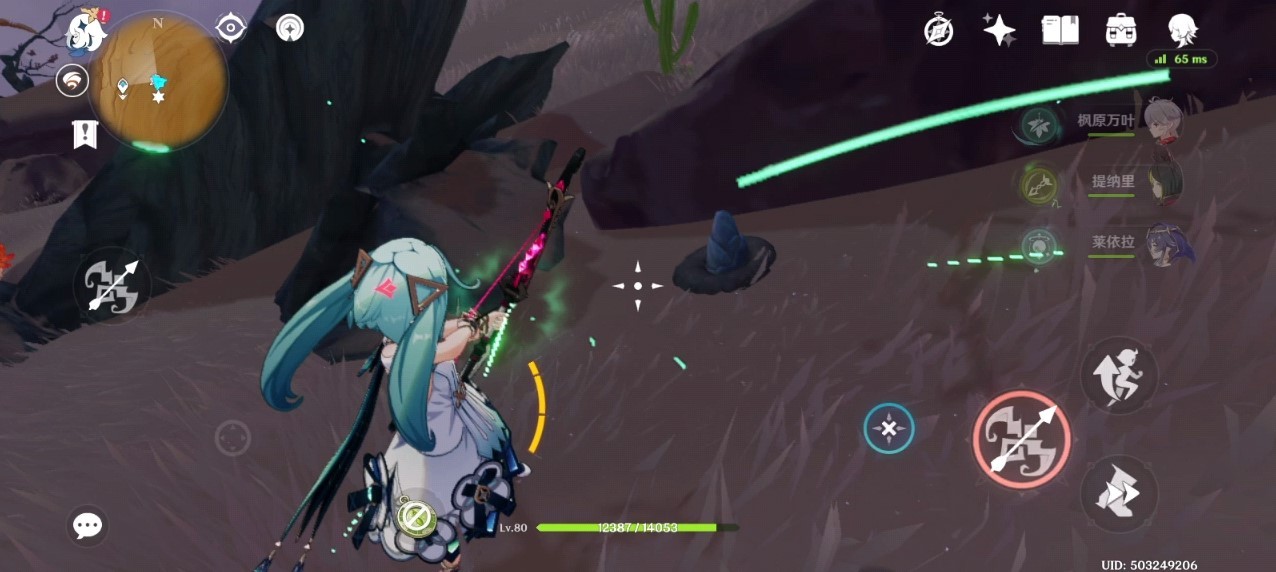Open the crossed-out compass icon
Screen dimensions: 1276x572
tap(938, 30)
